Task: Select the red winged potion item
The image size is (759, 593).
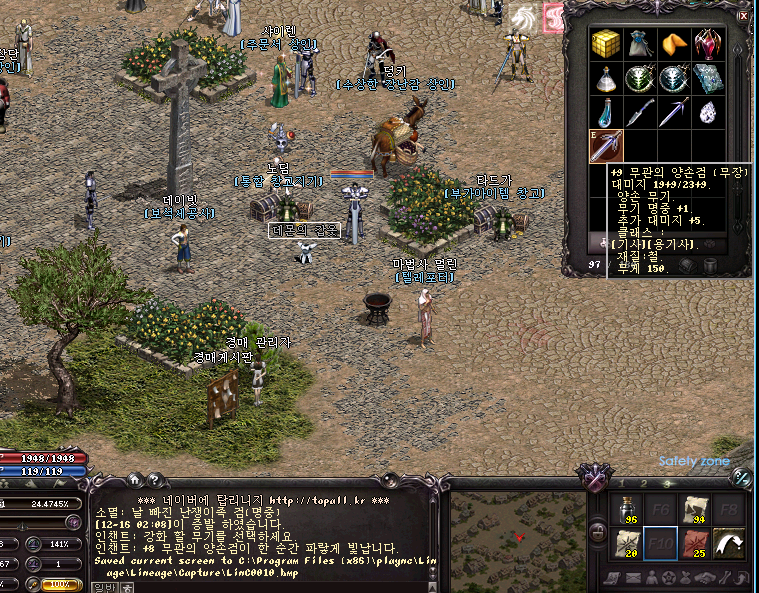Action: 707,42
